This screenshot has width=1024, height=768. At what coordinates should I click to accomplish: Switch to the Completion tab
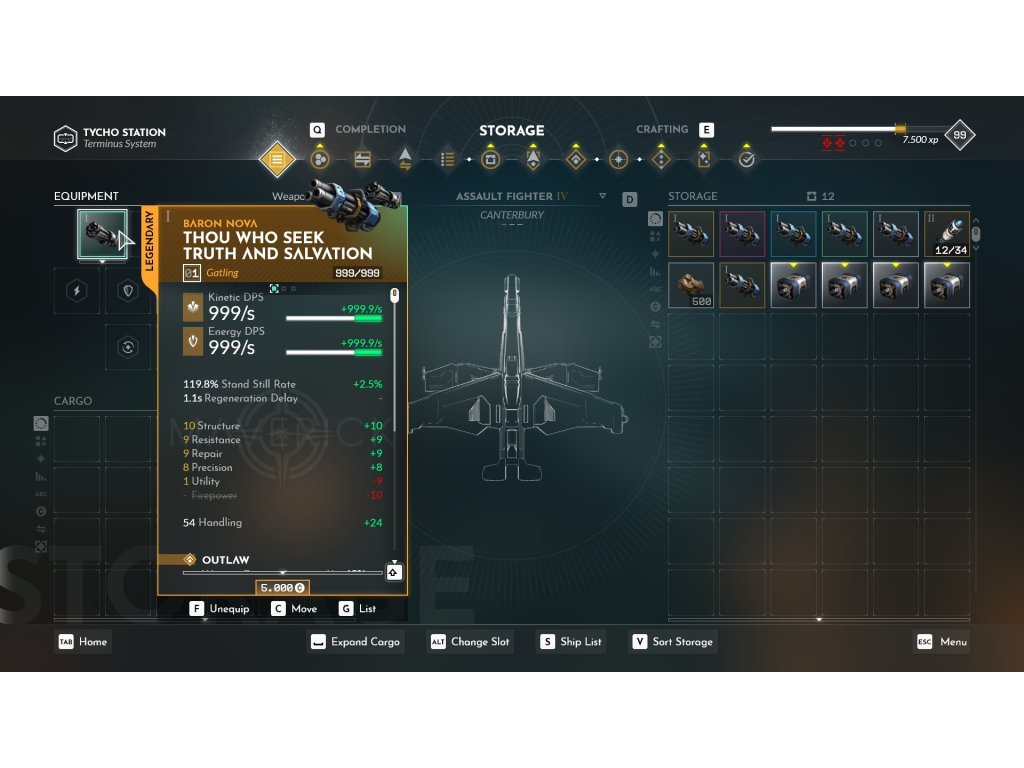pos(369,129)
